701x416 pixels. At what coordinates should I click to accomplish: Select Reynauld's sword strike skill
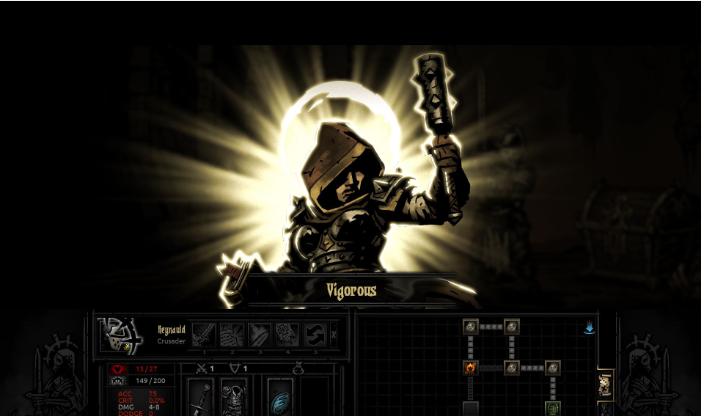click(204, 334)
